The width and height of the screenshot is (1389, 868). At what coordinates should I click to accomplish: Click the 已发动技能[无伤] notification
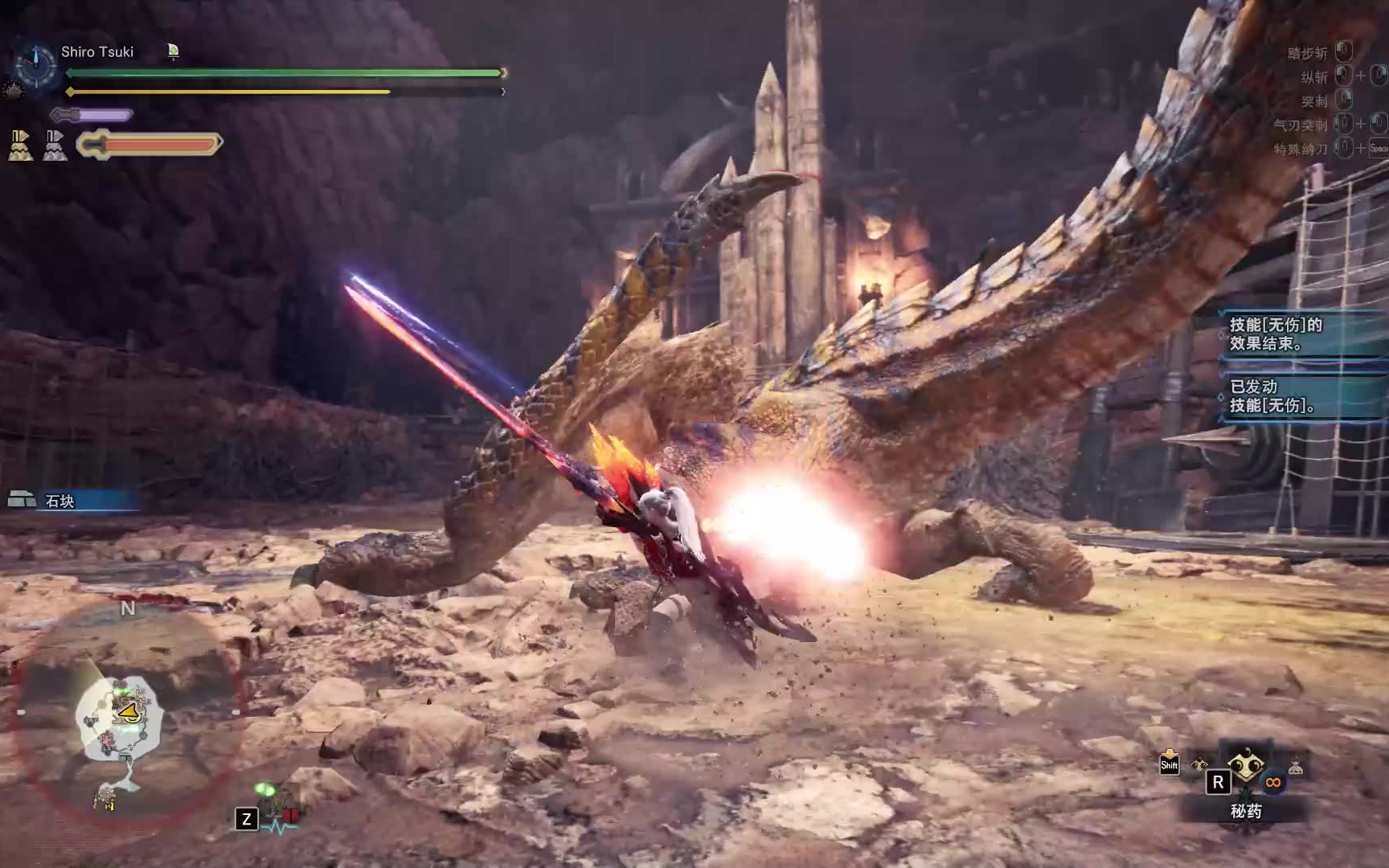coord(1286,396)
